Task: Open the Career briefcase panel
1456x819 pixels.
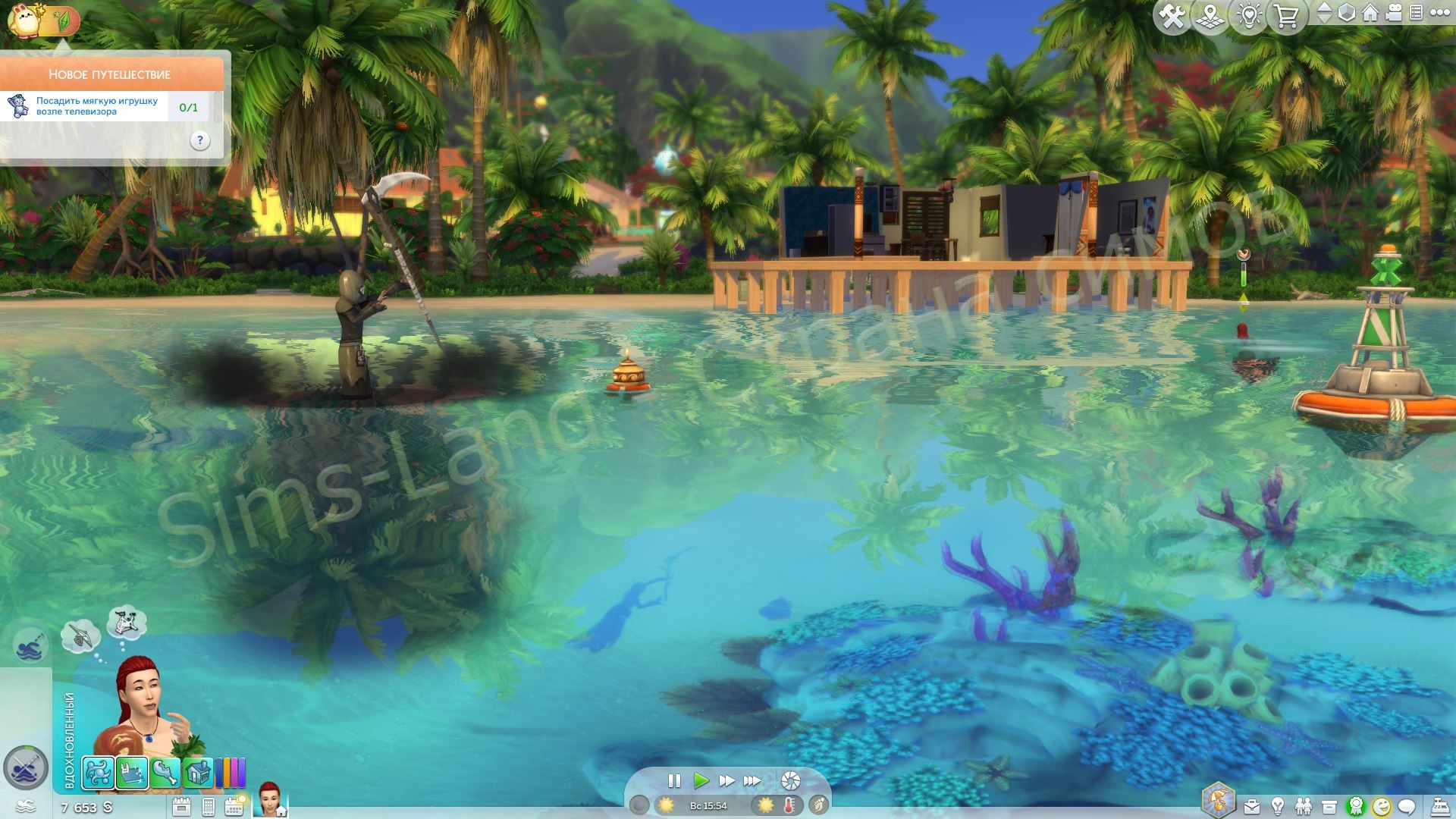Action: [x=1251, y=806]
